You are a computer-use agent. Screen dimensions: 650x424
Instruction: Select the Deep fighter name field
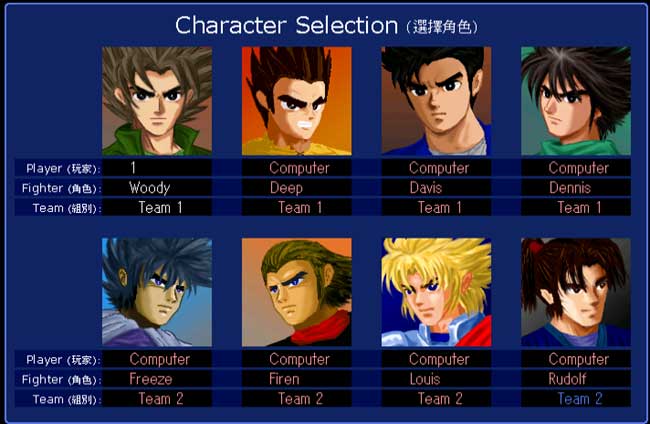296,188
